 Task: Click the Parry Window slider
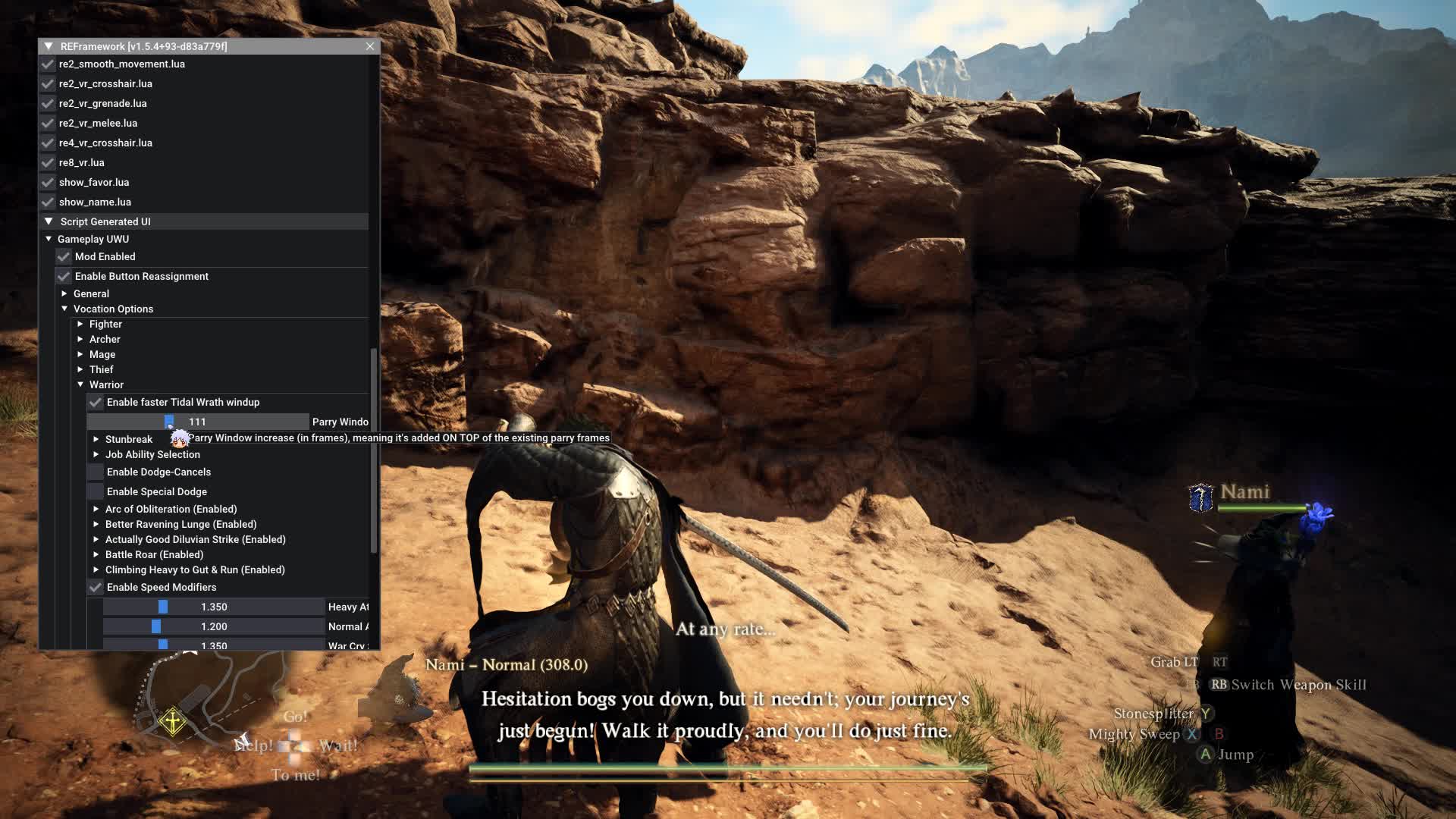tap(198, 422)
